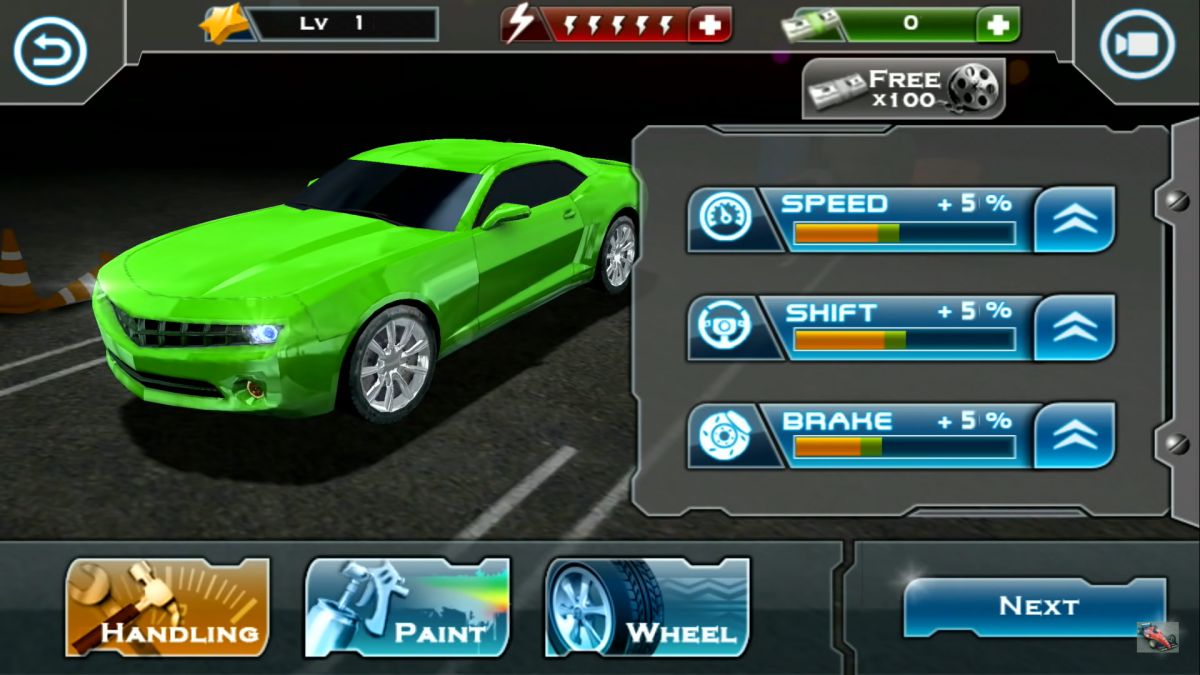Tap the video camera icon button
Viewport: 1200px width, 675px height.
click(1137, 45)
